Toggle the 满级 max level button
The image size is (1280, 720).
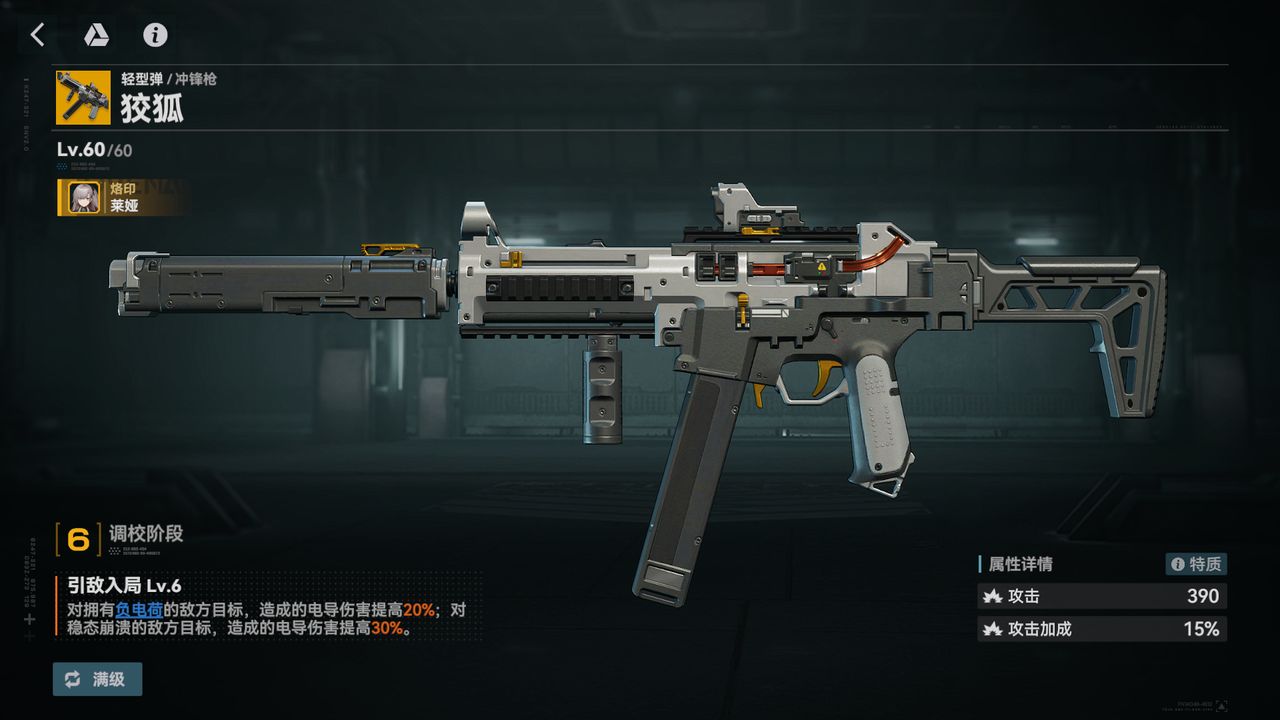click(97, 679)
